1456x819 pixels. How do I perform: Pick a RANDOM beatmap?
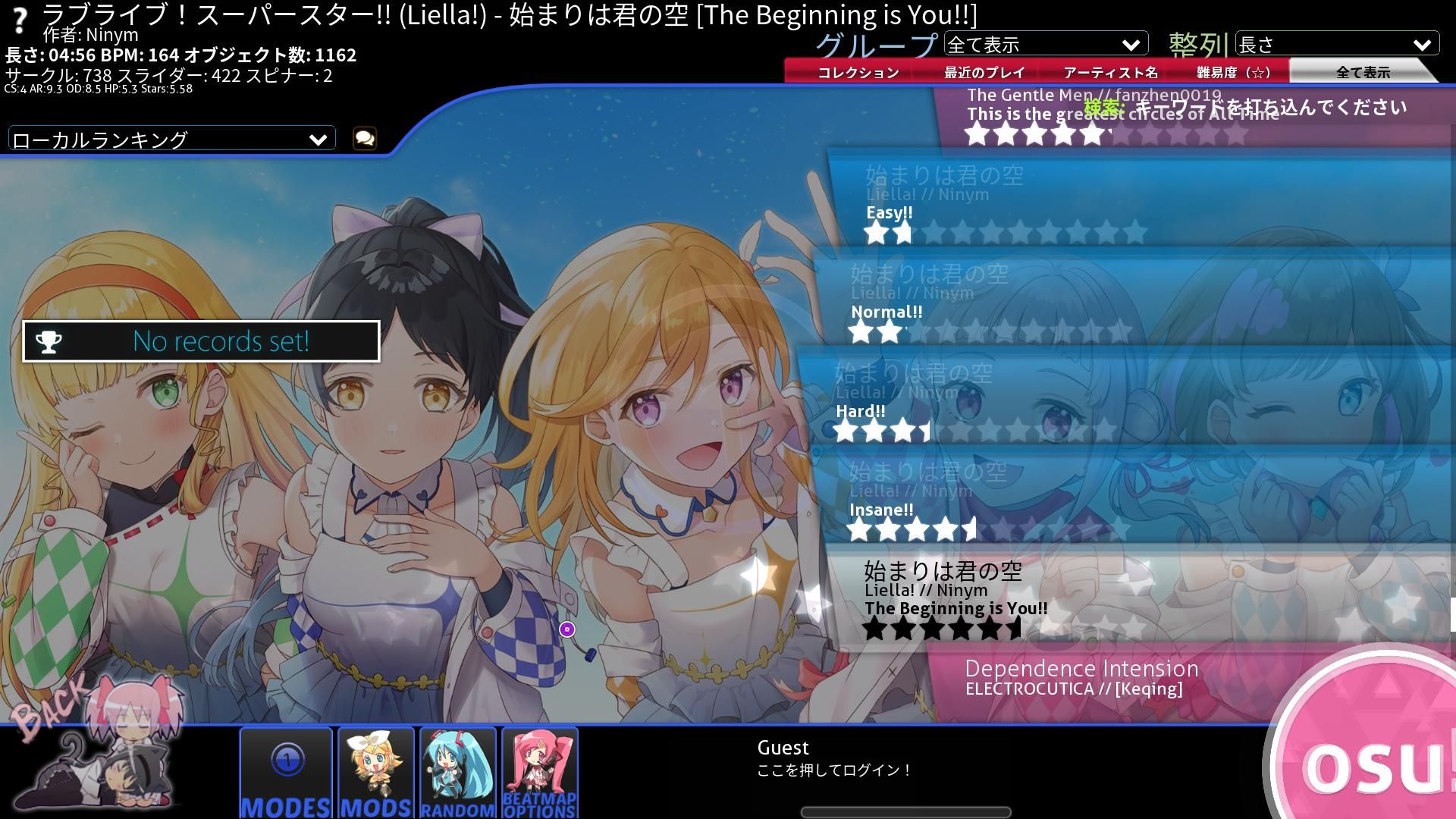[x=458, y=772]
